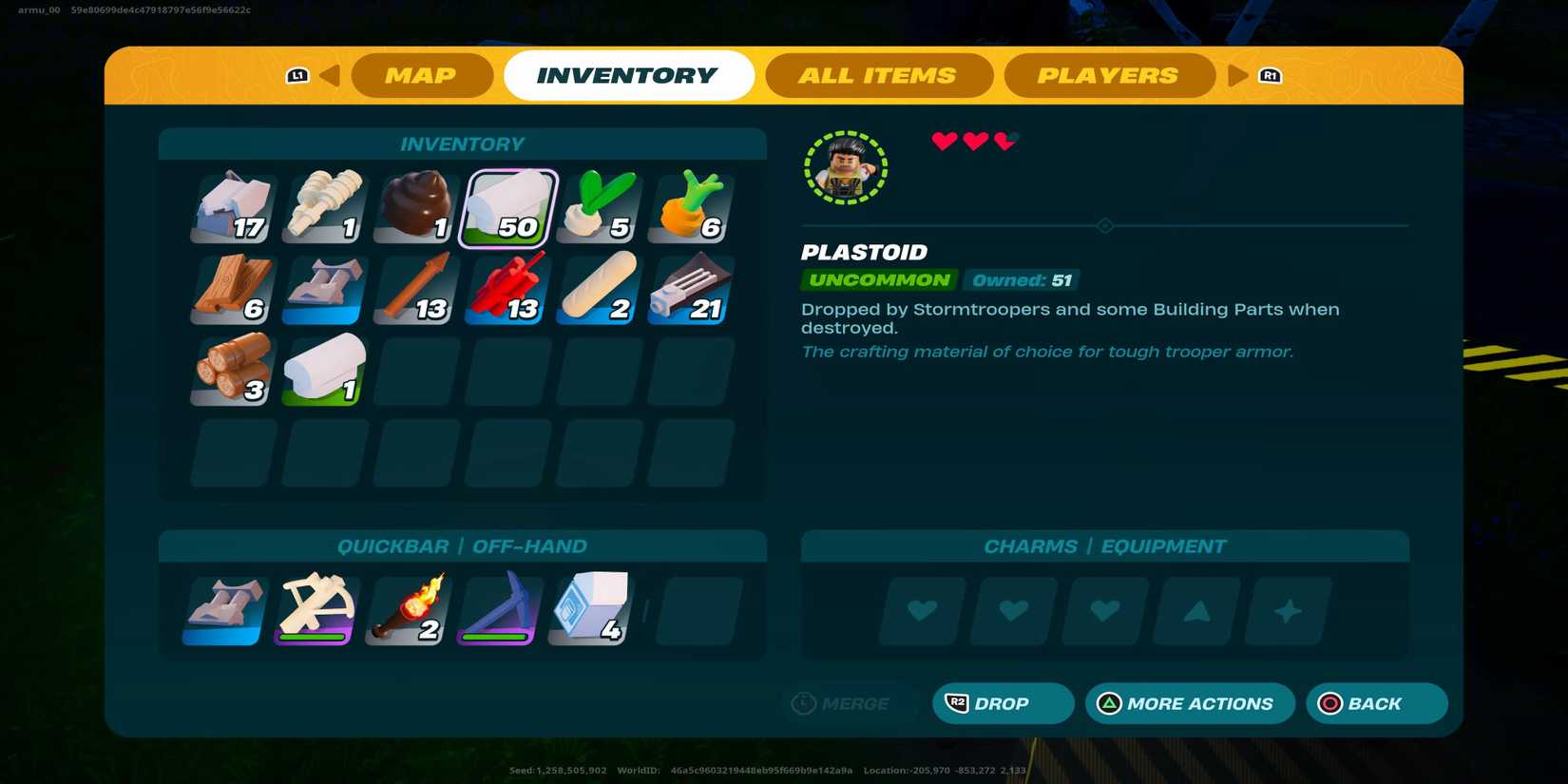1568x784 pixels.
Task: Open the MAP tab
Action: (x=422, y=75)
